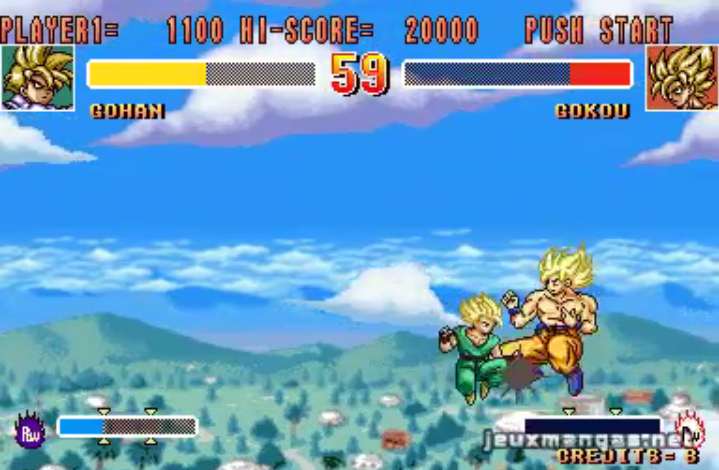Select the purple Pow power gauge icon

pyautogui.click(x=30, y=430)
